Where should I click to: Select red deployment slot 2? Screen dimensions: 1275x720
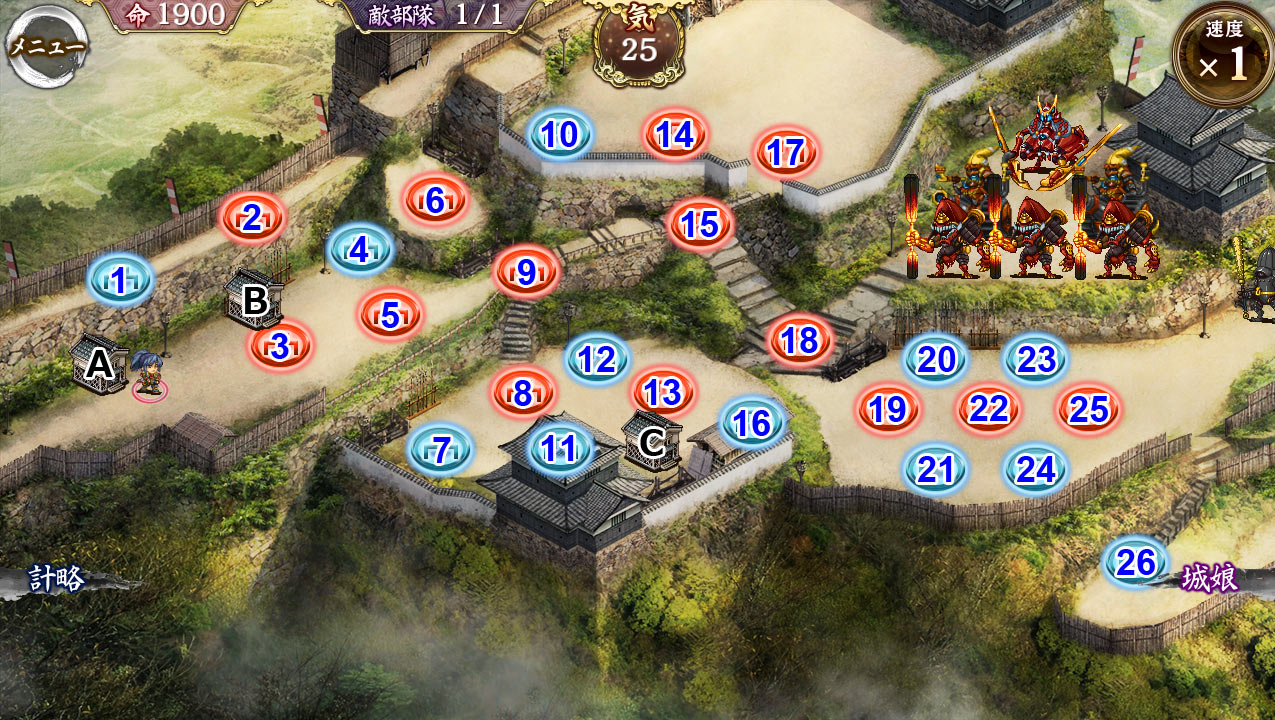(x=252, y=218)
